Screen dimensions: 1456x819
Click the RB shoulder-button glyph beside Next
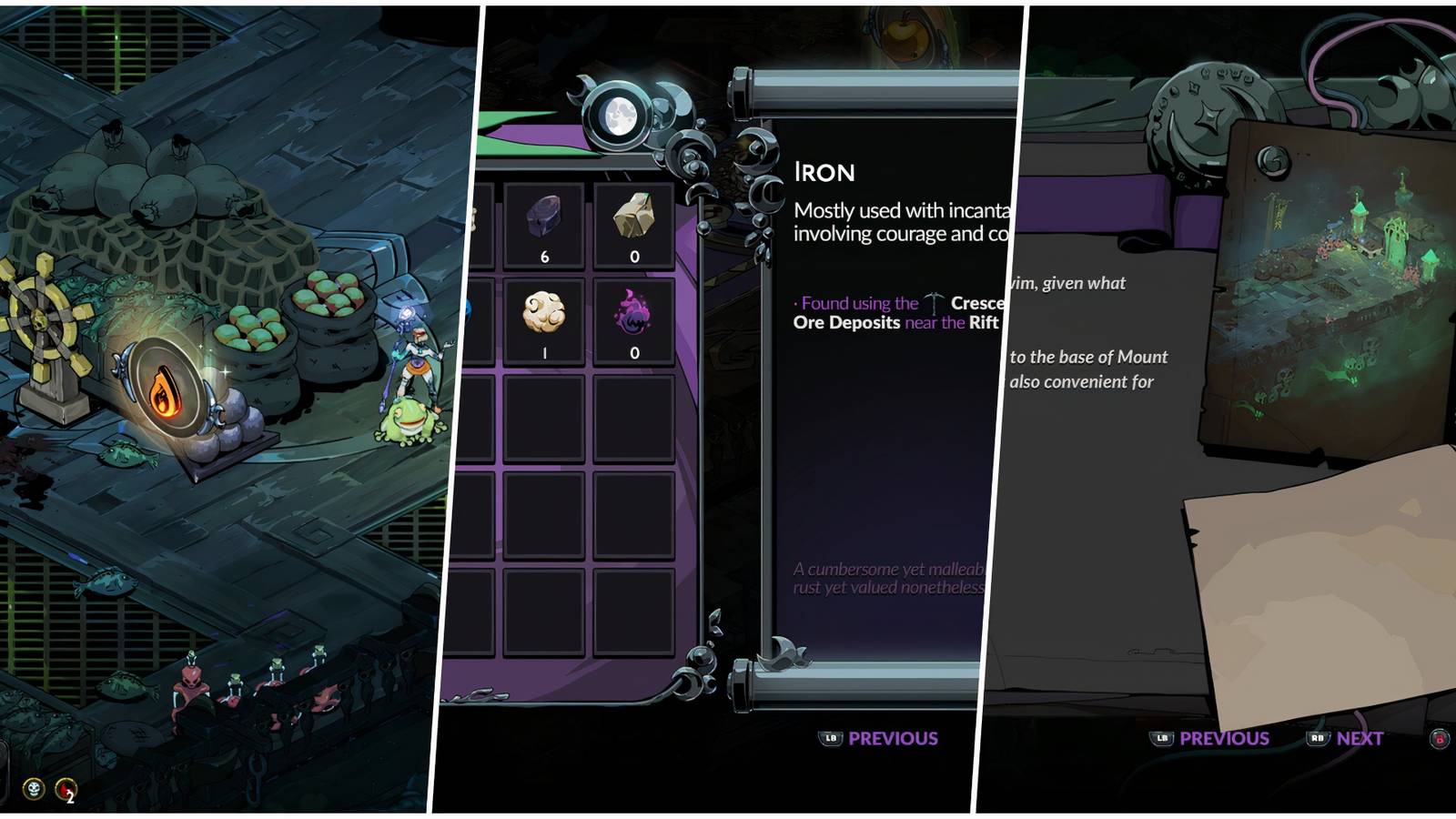pyautogui.click(x=1317, y=739)
